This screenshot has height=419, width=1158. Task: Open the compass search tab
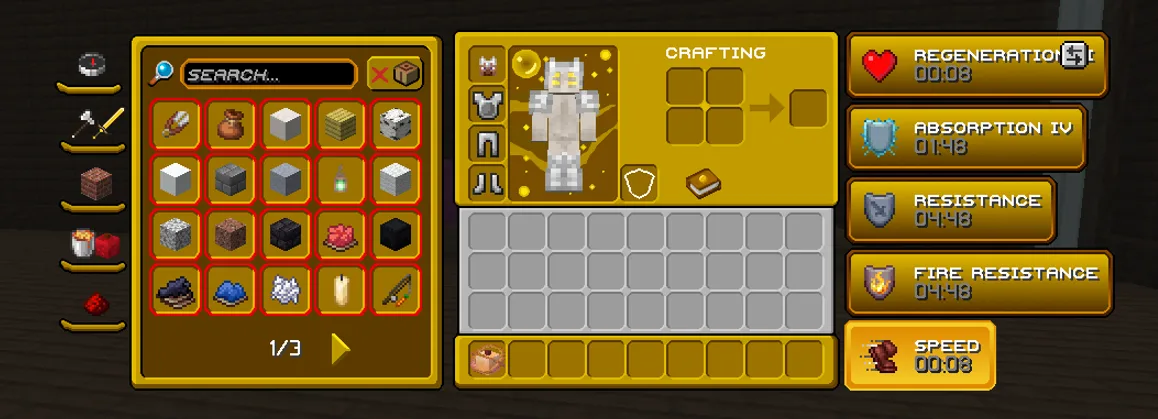tap(92, 65)
